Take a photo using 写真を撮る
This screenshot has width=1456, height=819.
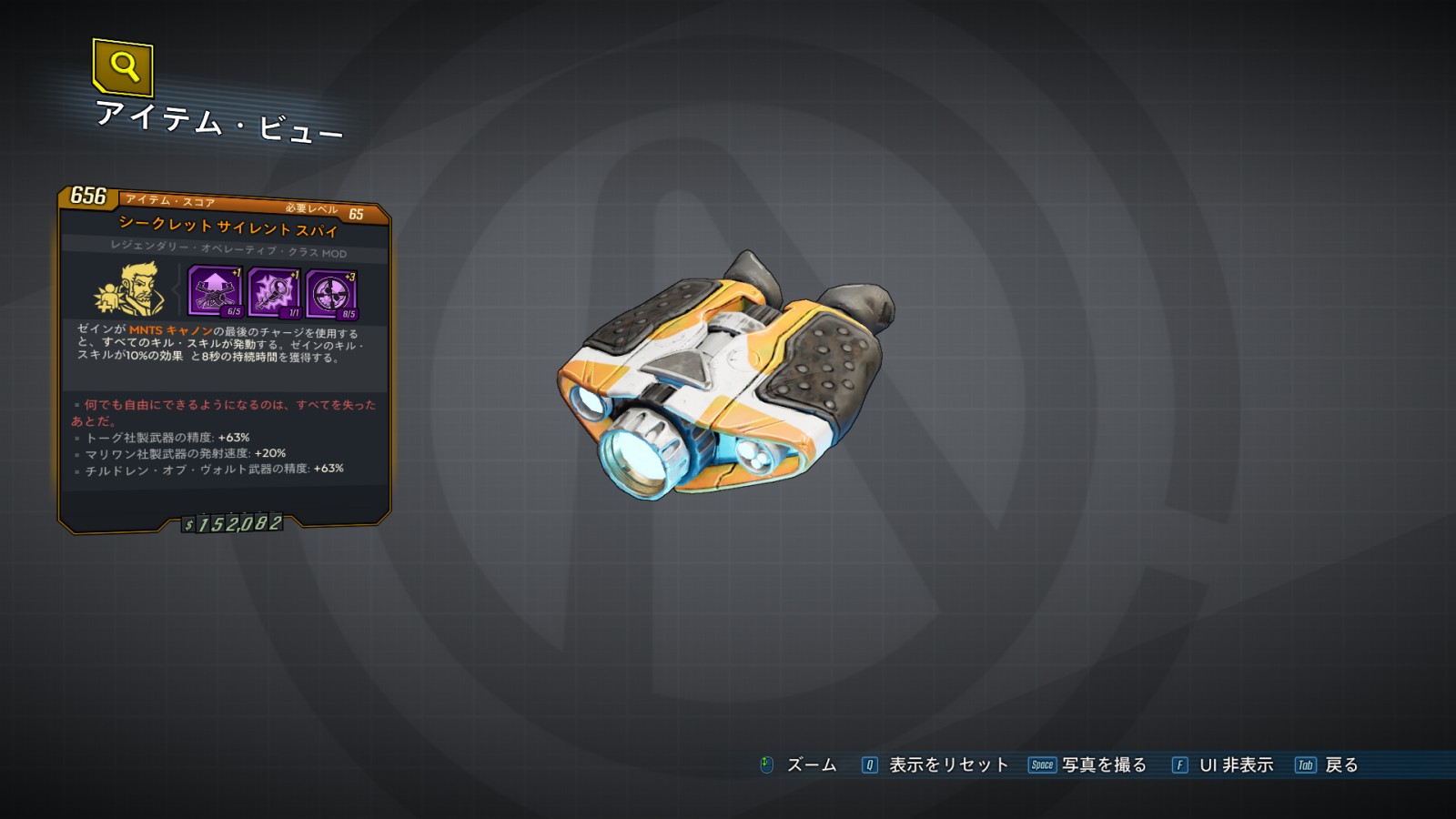(x=1088, y=765)
